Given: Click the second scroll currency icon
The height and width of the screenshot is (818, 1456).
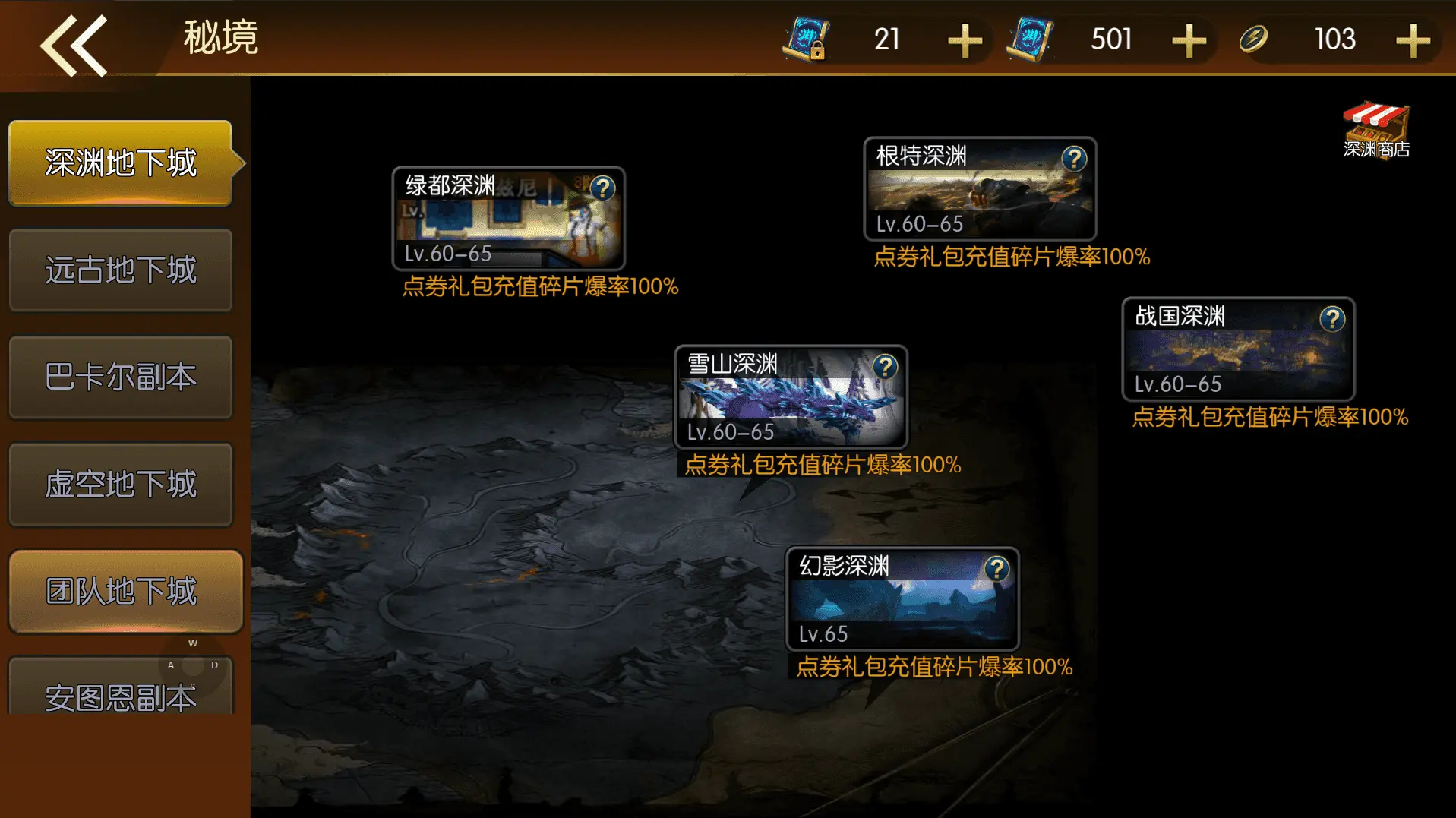Looking at the screenshot, I should (1030, 39).
